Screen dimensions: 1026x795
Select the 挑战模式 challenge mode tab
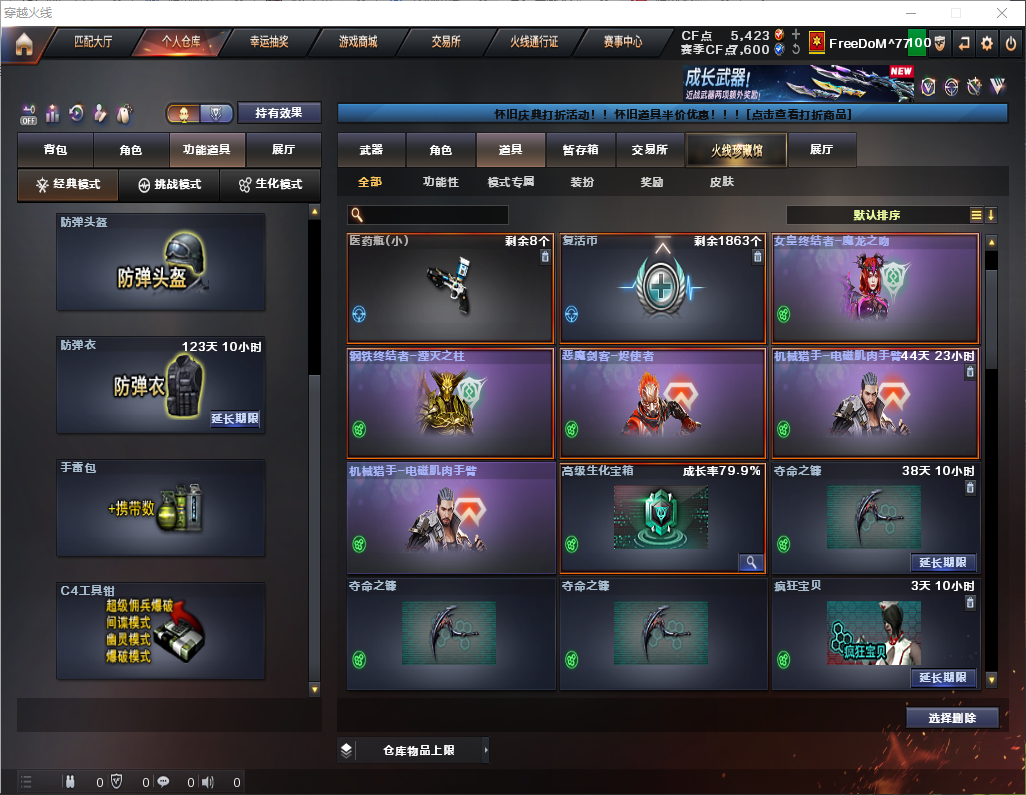coord(169,185)
